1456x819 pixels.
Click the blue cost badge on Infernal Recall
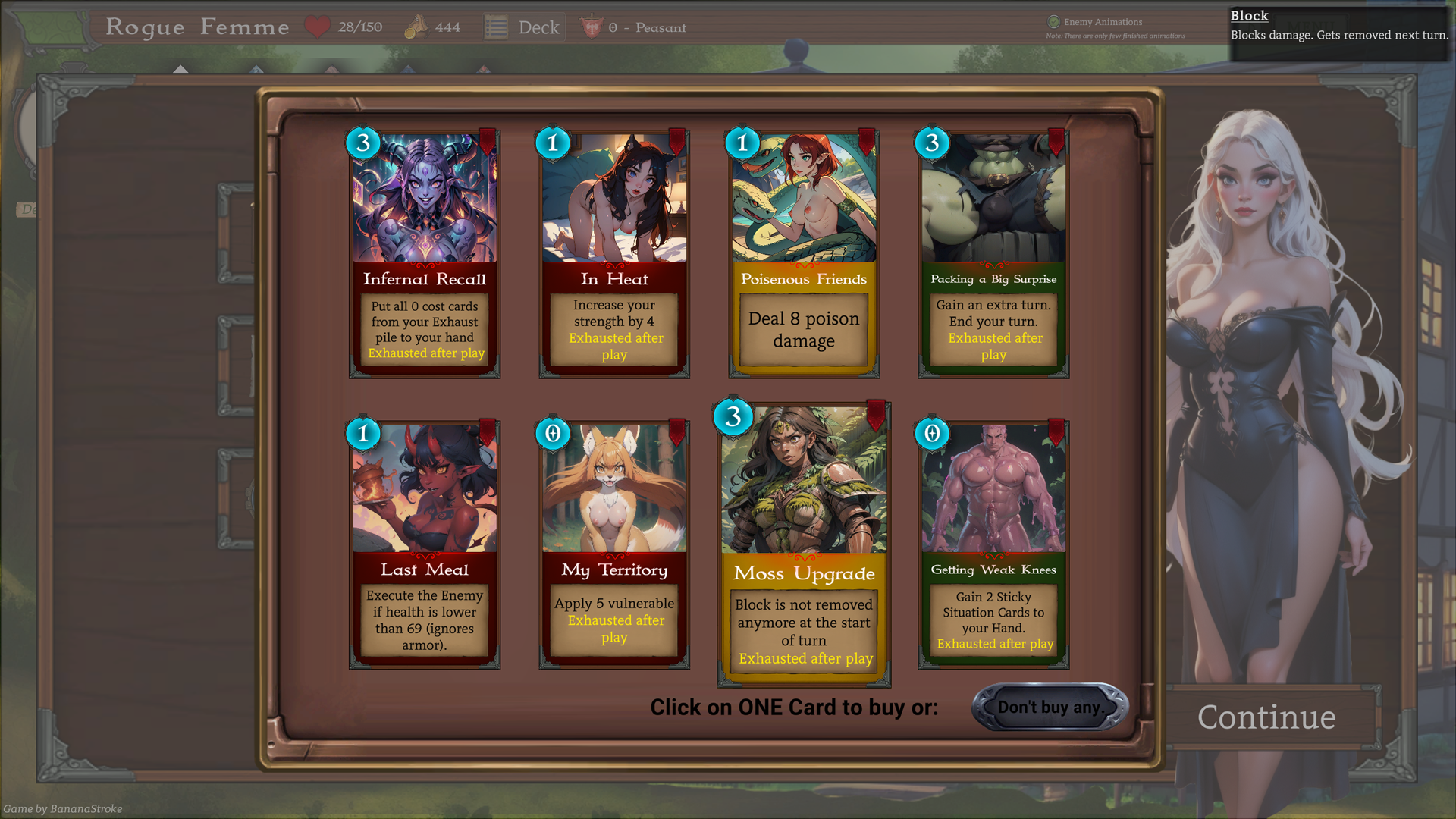click(362, 143)
